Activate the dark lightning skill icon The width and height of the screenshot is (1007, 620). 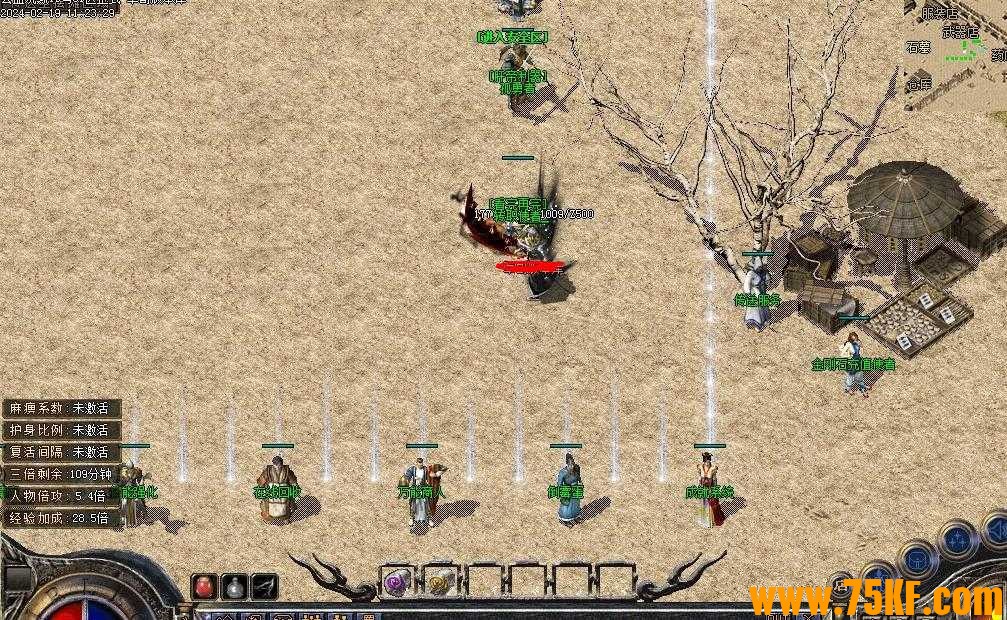pos(264,586)
